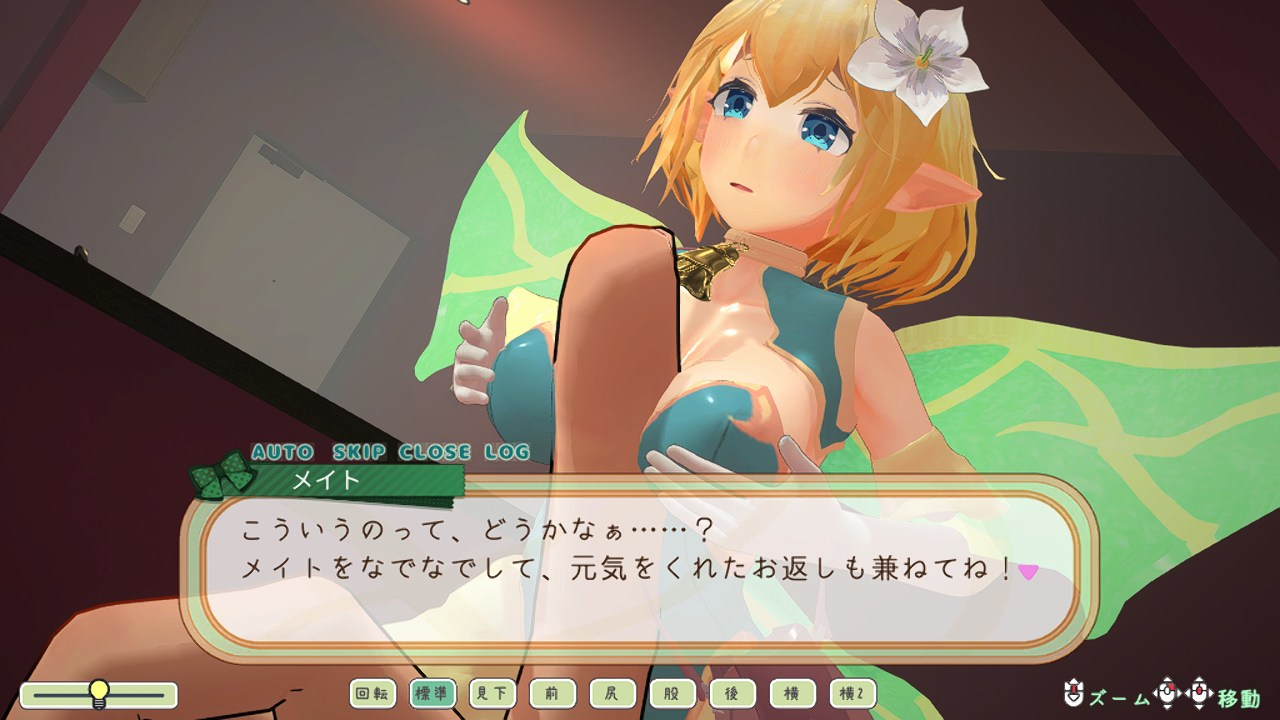Screen dimensions: 1280x720
Task: Select the 後 camera view
Action: [x=733, y=693]
